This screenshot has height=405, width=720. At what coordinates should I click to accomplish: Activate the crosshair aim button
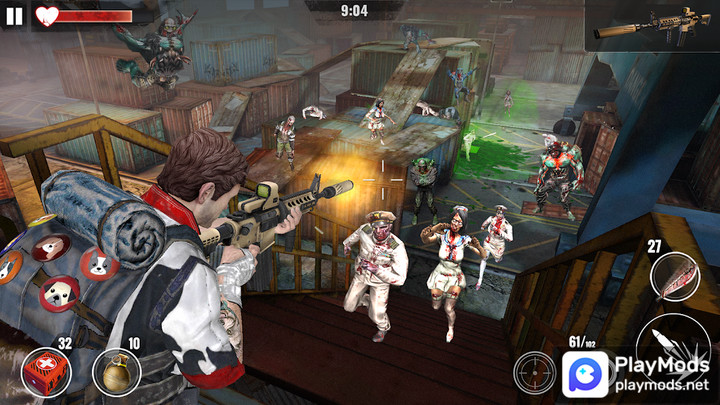pos(535,373)
